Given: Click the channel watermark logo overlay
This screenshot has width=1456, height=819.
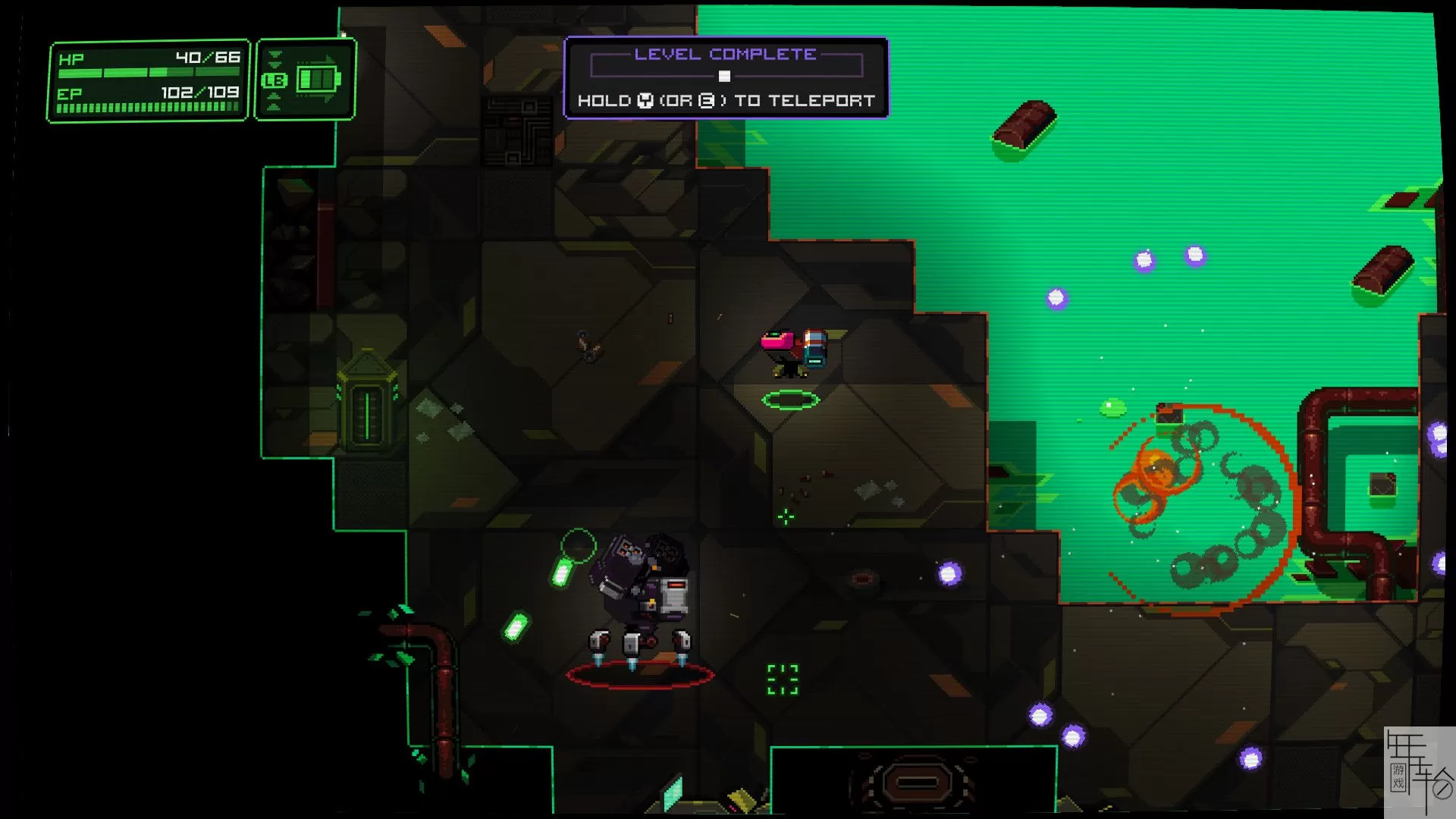Looking at the screenshot, I should click(x=1419, y=771).
